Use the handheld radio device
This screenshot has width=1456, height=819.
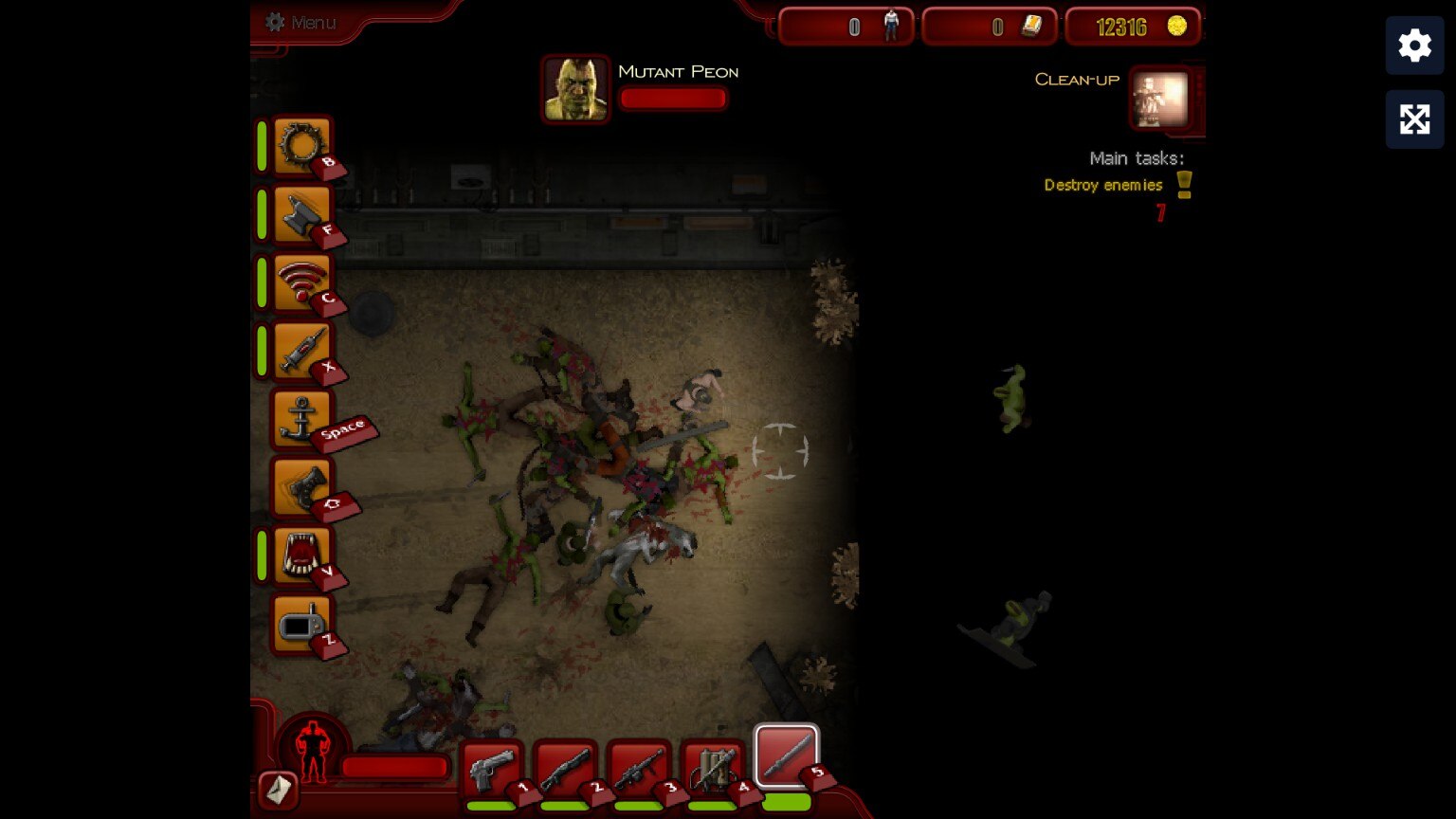click(x=302, y=624)
